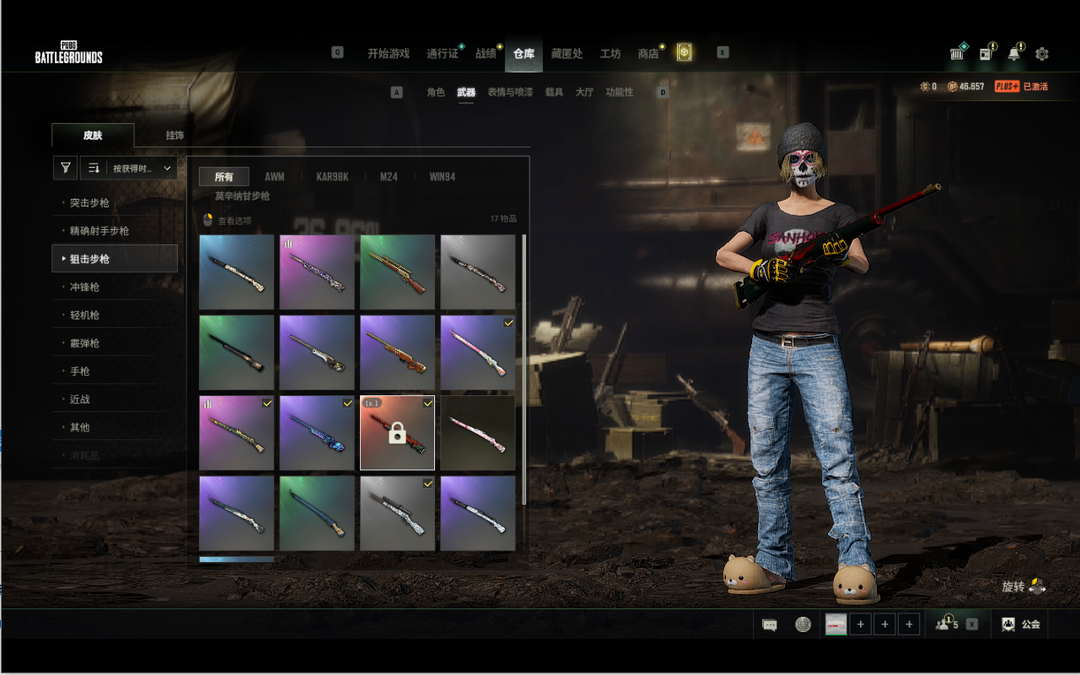
Task: Open the 开始游戏 menu
Action: (x=388, y=54)
